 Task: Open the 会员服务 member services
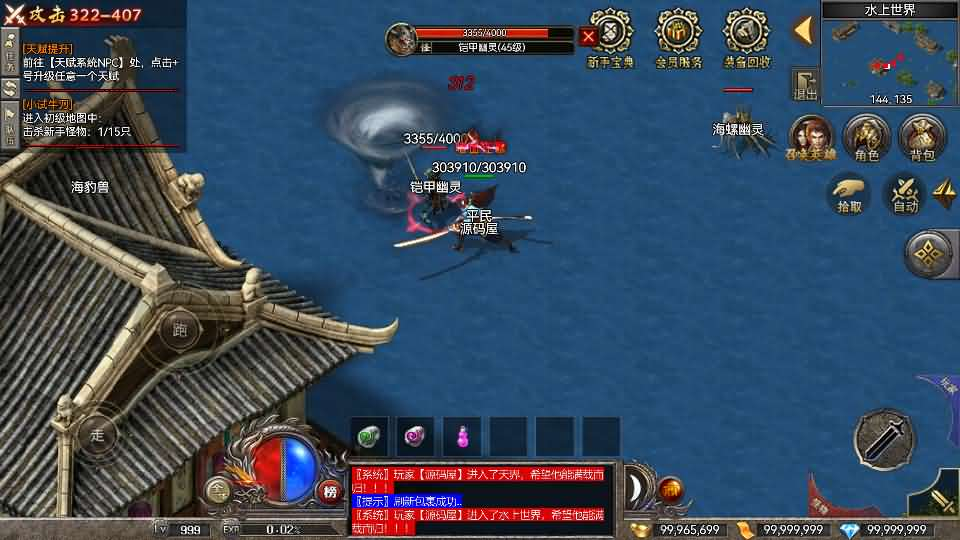pyautogui.click(x=679, y=36)
